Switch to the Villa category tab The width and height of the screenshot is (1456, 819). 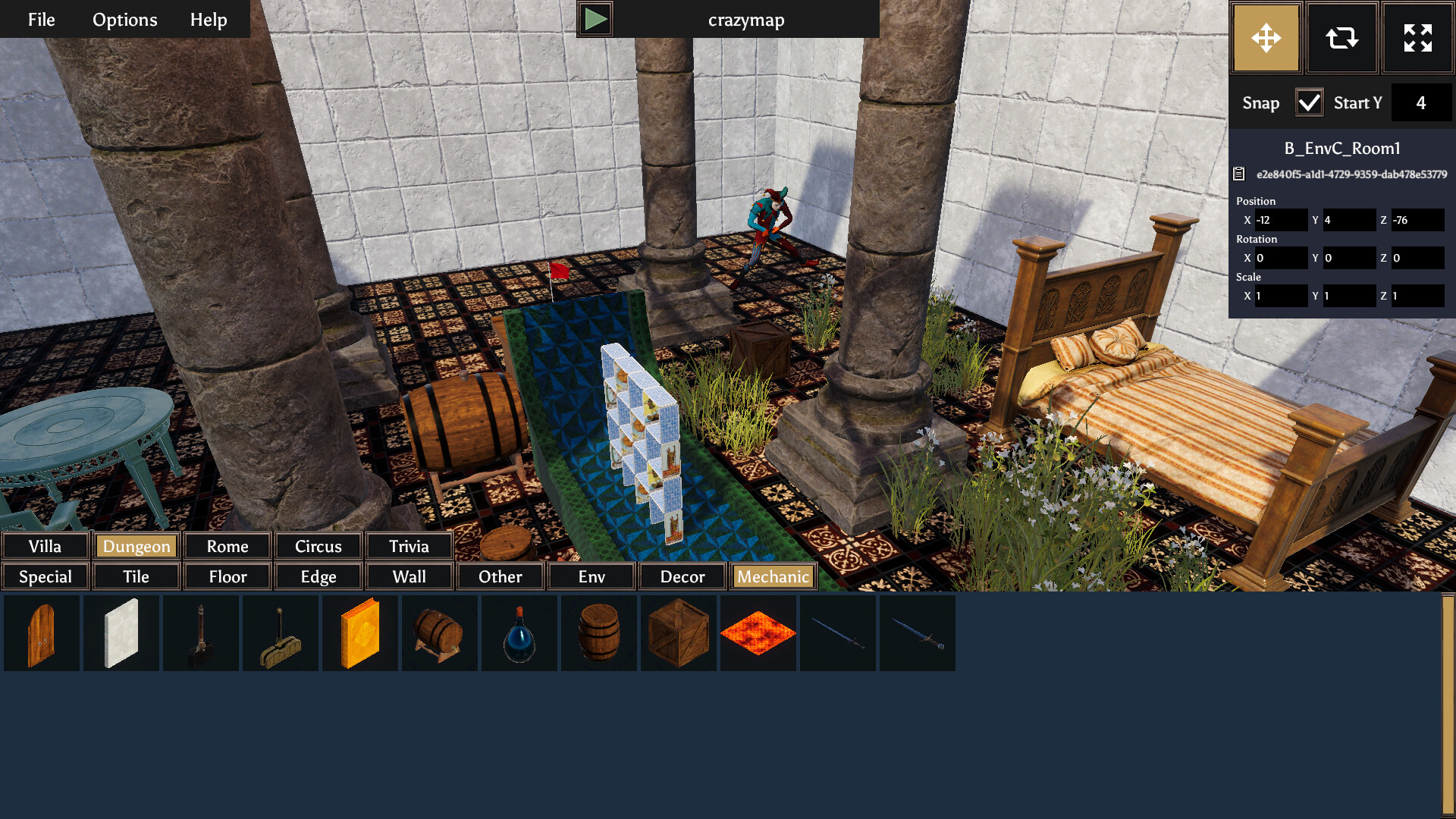(45, 545)
